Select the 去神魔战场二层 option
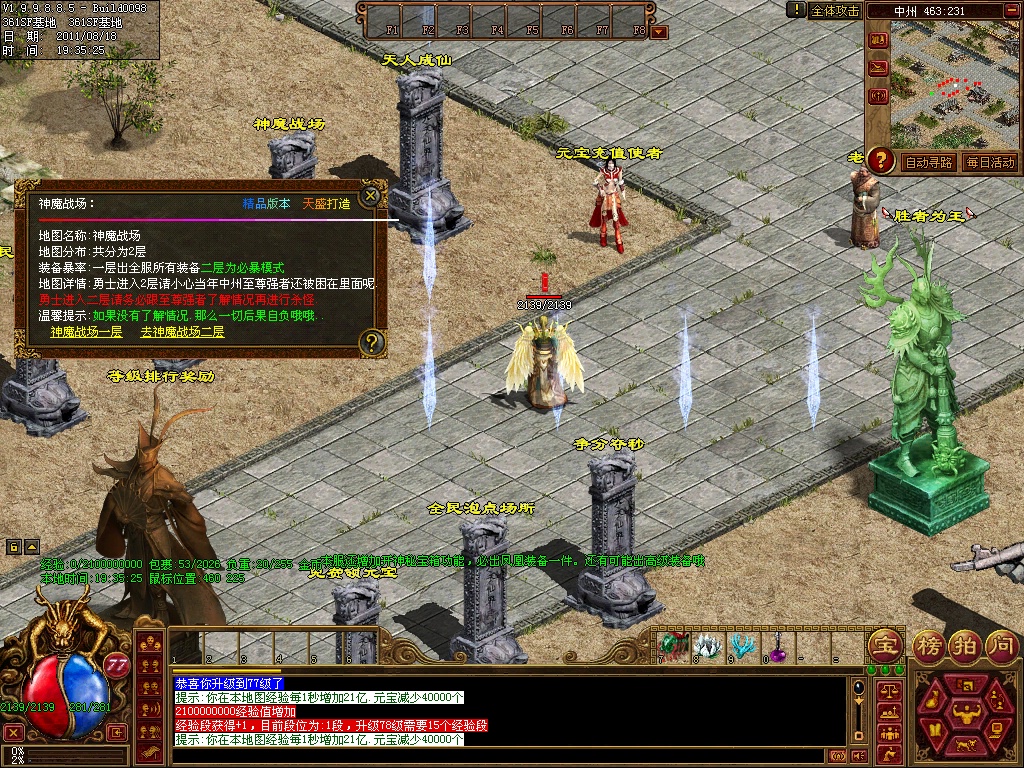1024x768 pixels. pos(182,331)
